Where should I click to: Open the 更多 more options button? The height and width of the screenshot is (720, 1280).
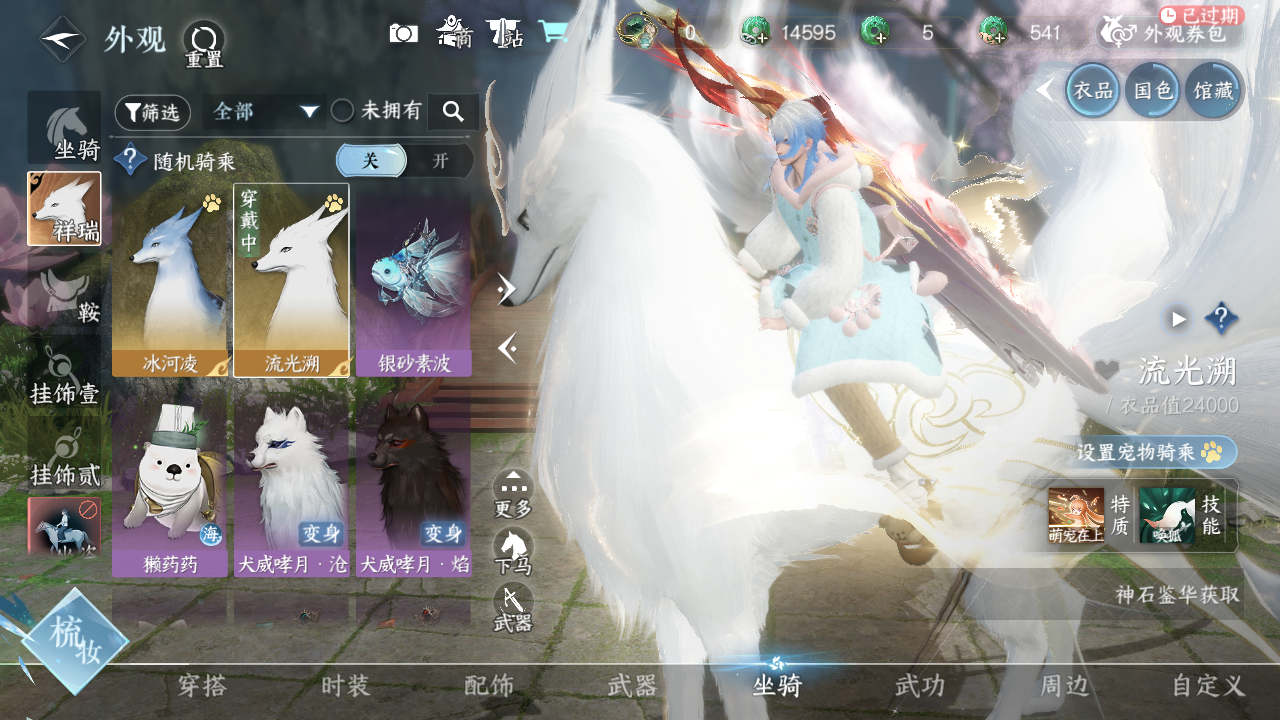(x=513, y=494)
